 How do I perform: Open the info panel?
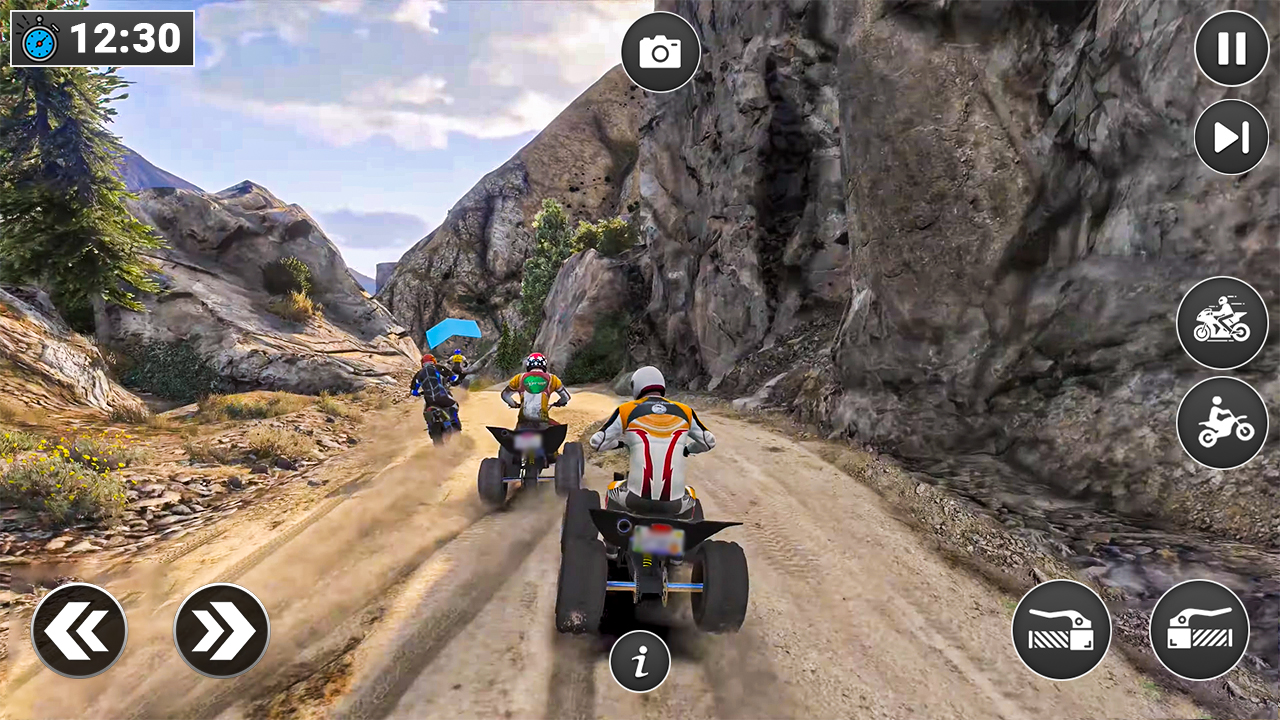point(640,660)
